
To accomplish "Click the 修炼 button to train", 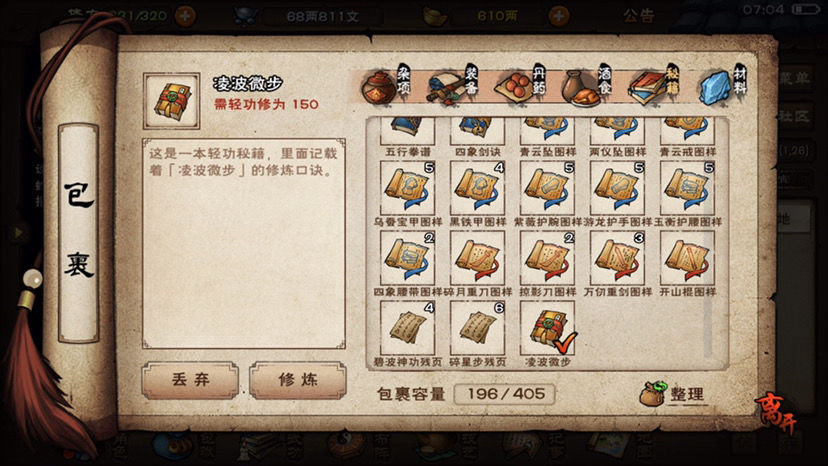I will (296, 381).
